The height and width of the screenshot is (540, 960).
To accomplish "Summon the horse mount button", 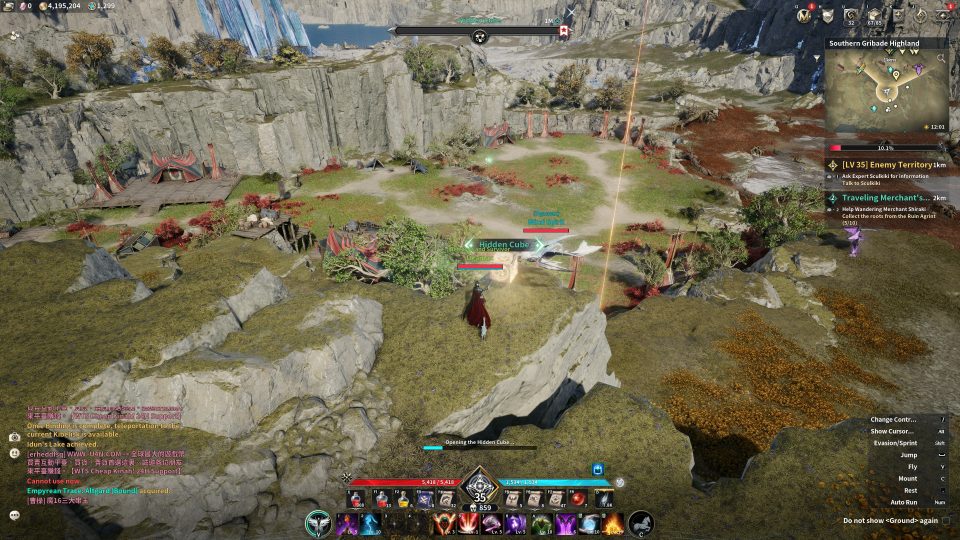I will click(641, 523).
